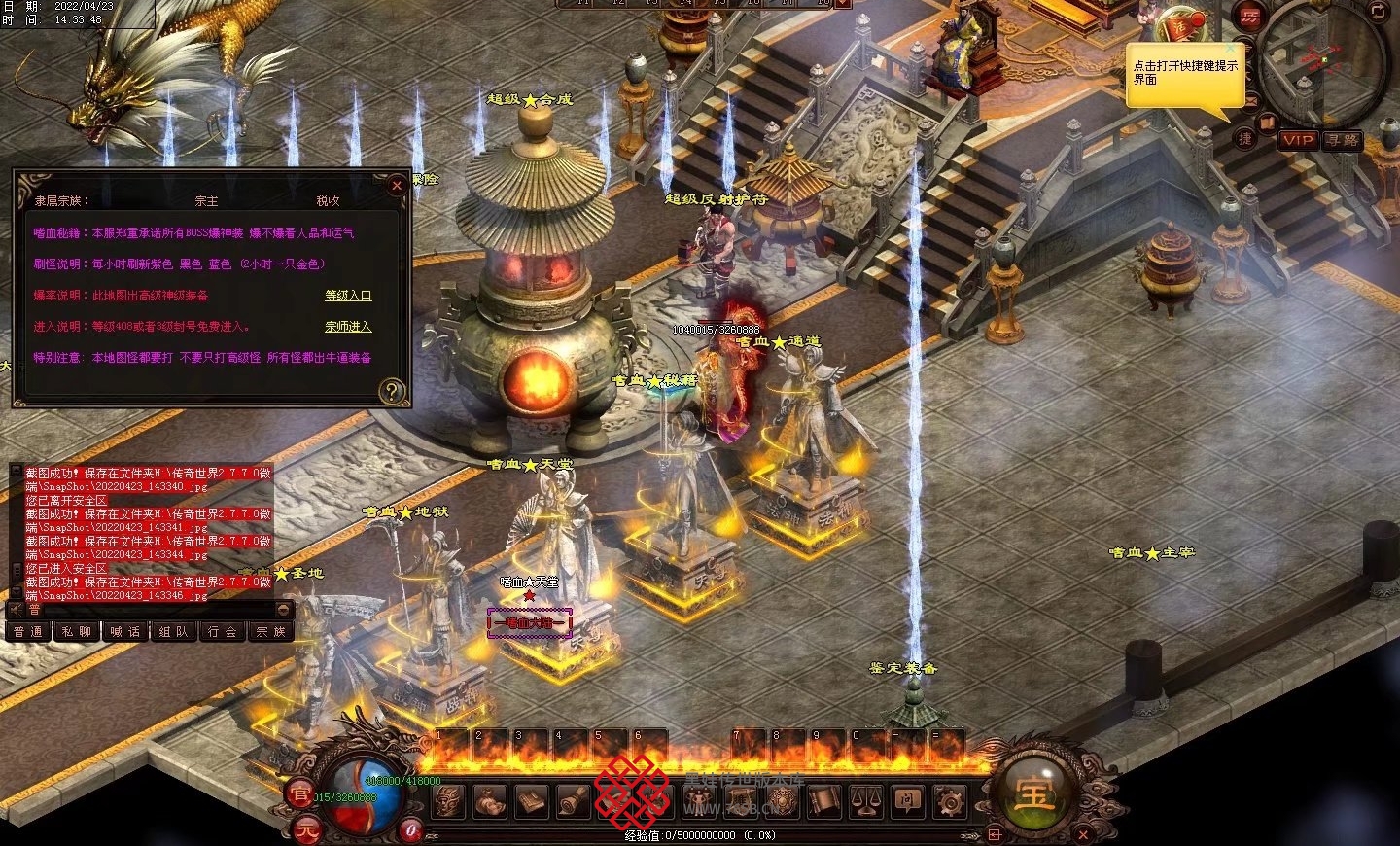Screen dimensions: 1400x846
Task: Open the gear settings icon
Action: point(950,801)
